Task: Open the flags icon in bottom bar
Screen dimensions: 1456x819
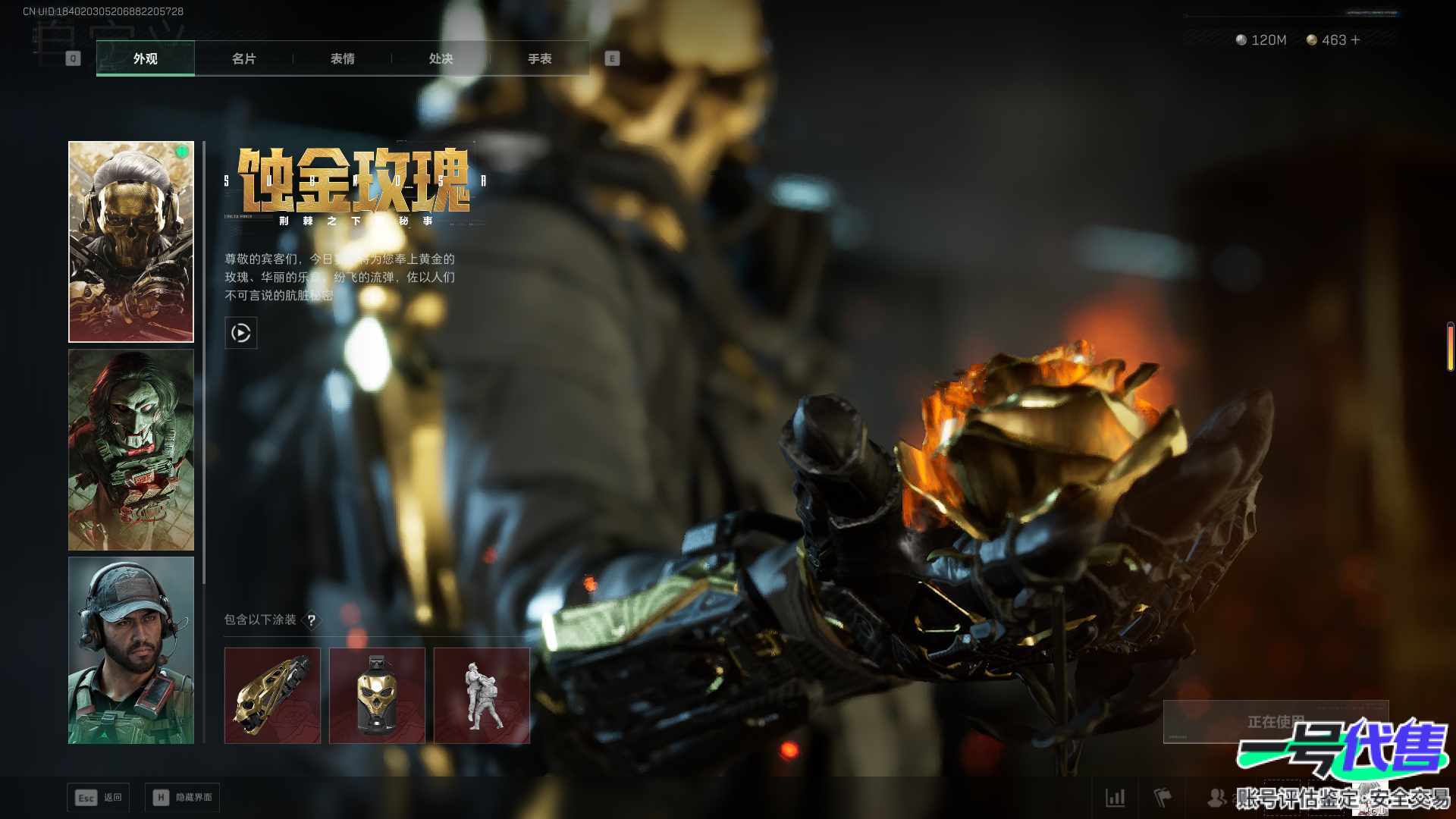Action: pos(1163,798)
